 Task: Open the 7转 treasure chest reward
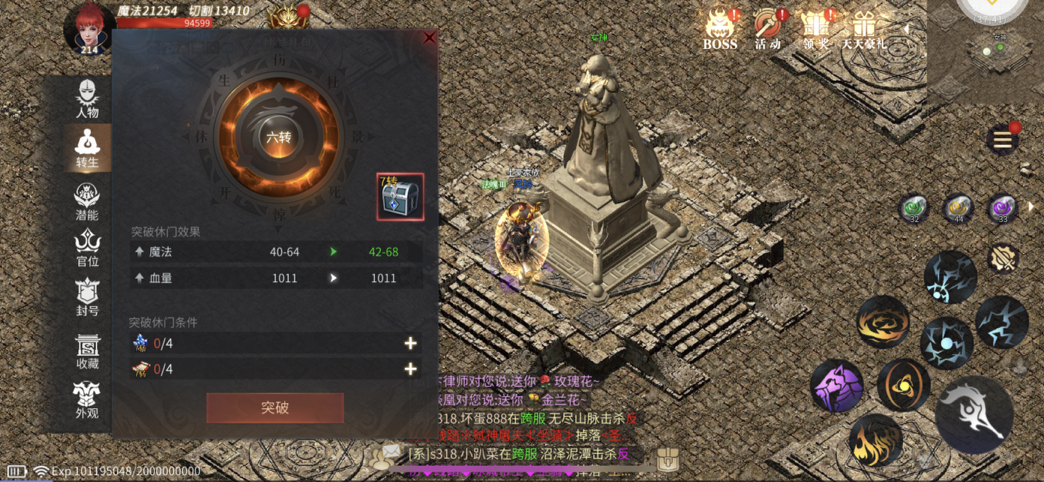click(x=400, y=197)
